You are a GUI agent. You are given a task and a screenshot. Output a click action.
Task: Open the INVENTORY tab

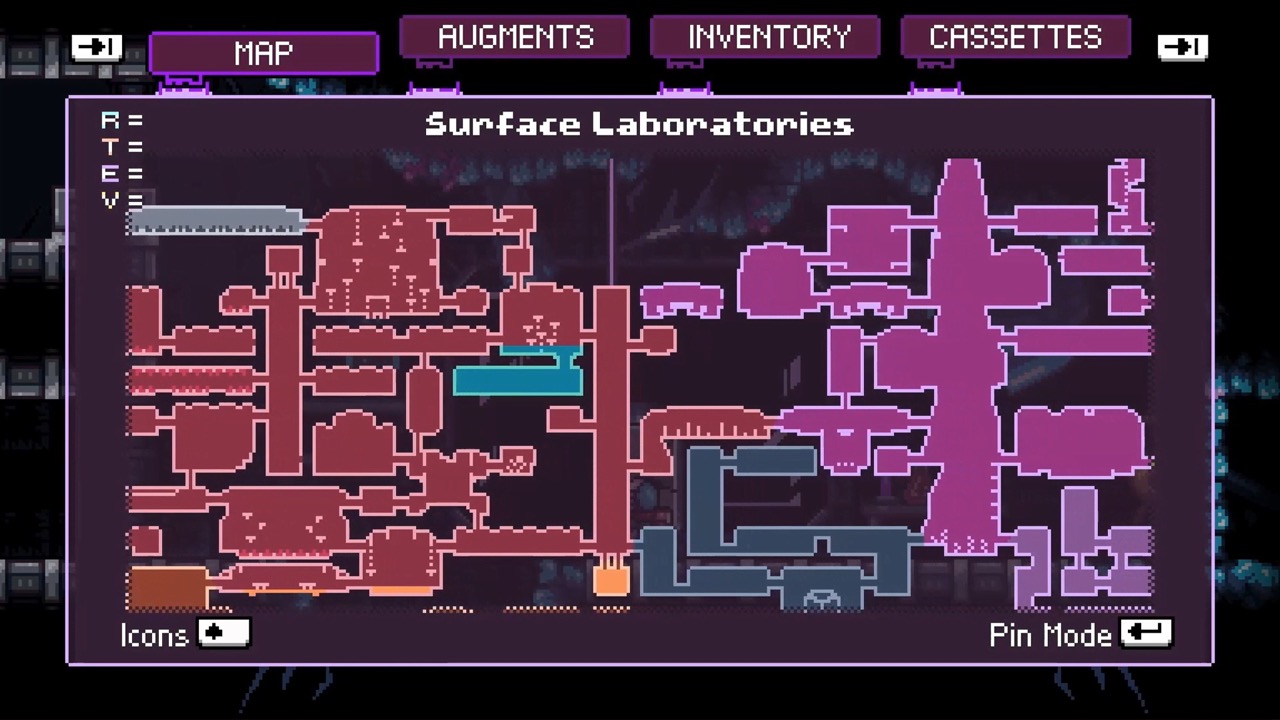point(765,37)
